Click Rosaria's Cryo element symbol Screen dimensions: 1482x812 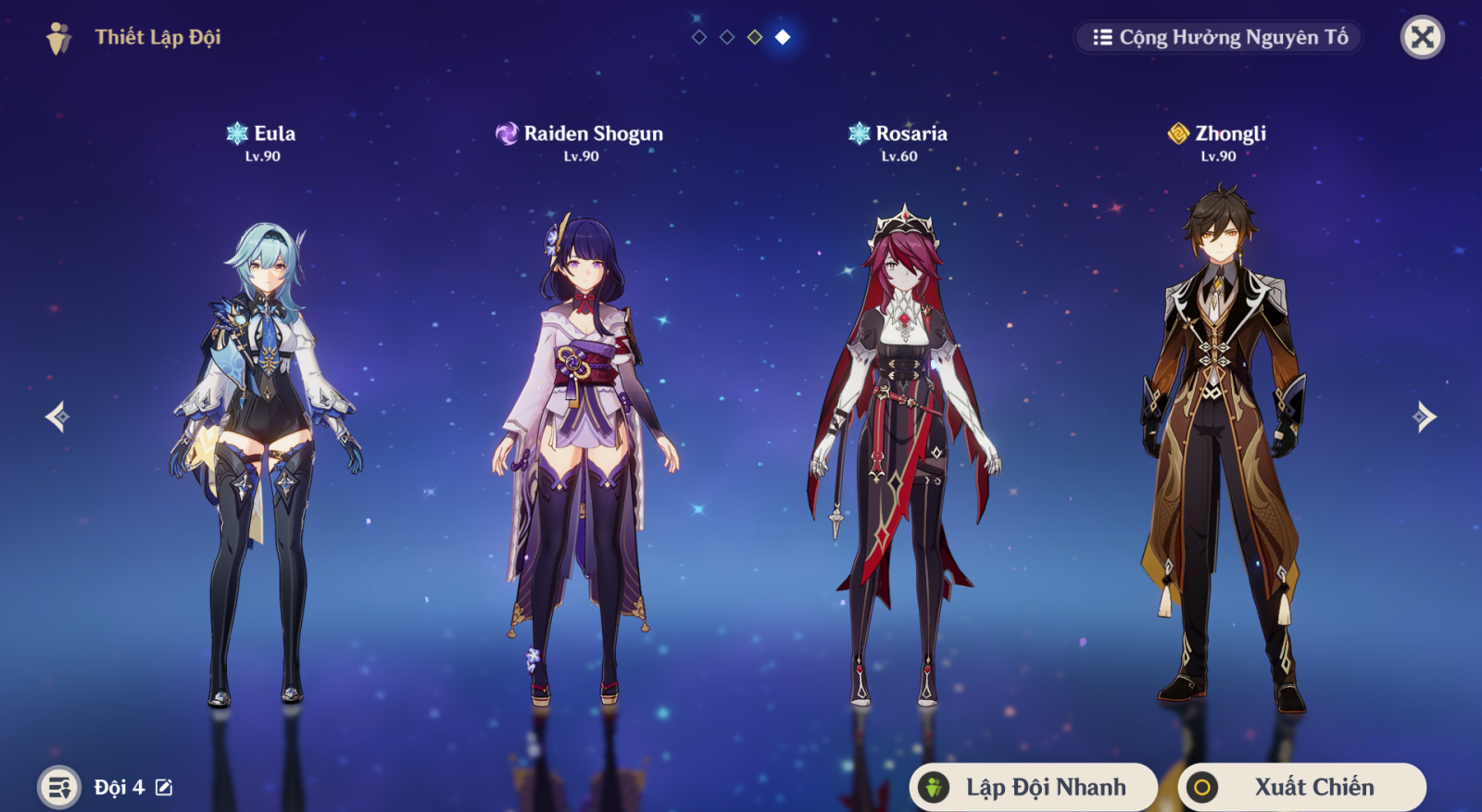(x=859, y=133)
